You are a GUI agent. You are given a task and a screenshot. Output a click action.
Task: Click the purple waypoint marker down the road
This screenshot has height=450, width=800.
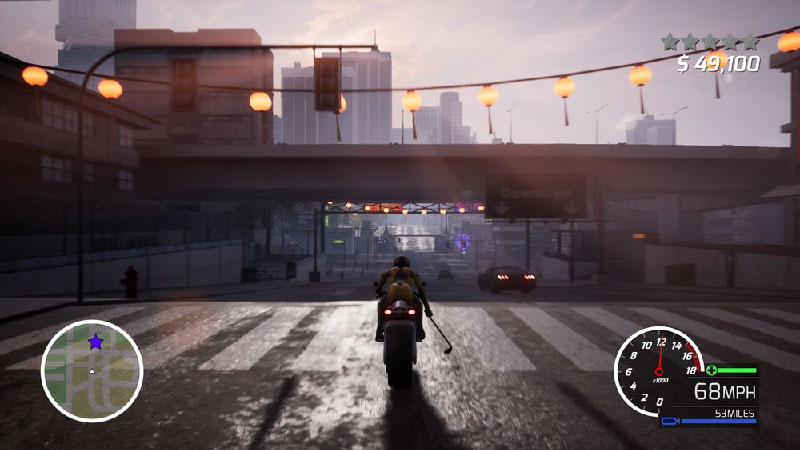click(462, 241)
